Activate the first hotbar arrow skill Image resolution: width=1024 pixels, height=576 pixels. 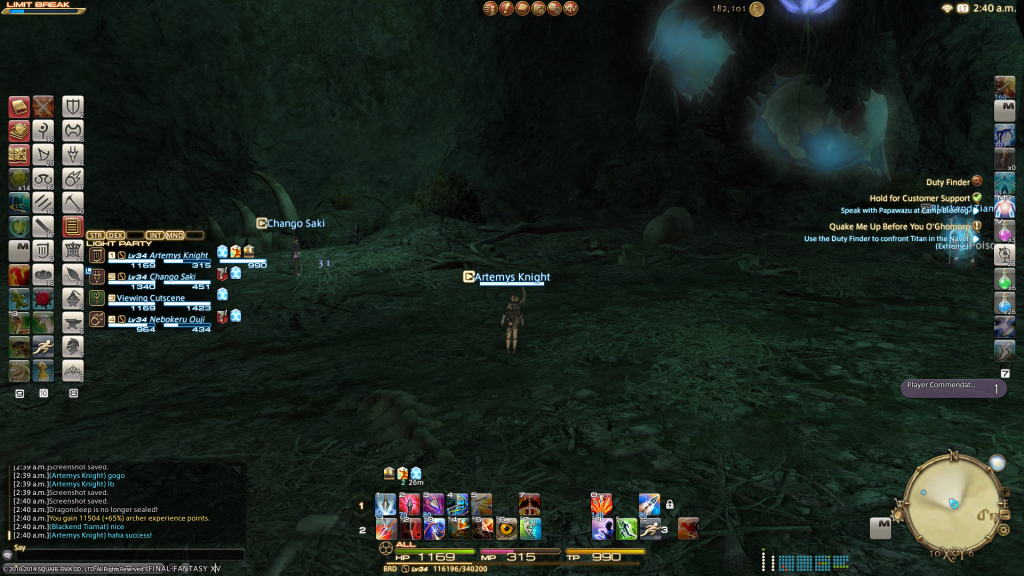pyautogui.click(x=386, y=505)
